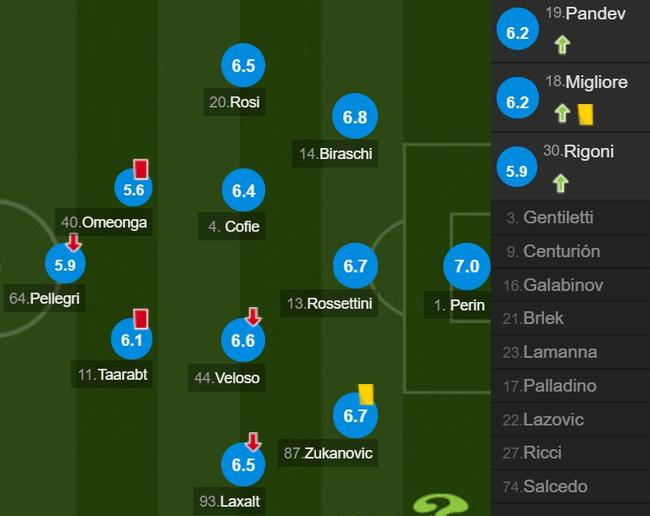Open Laxalt's 6.5 rating bubble
The height and width of the screenshot is (516, 650).
pos(243,464)
